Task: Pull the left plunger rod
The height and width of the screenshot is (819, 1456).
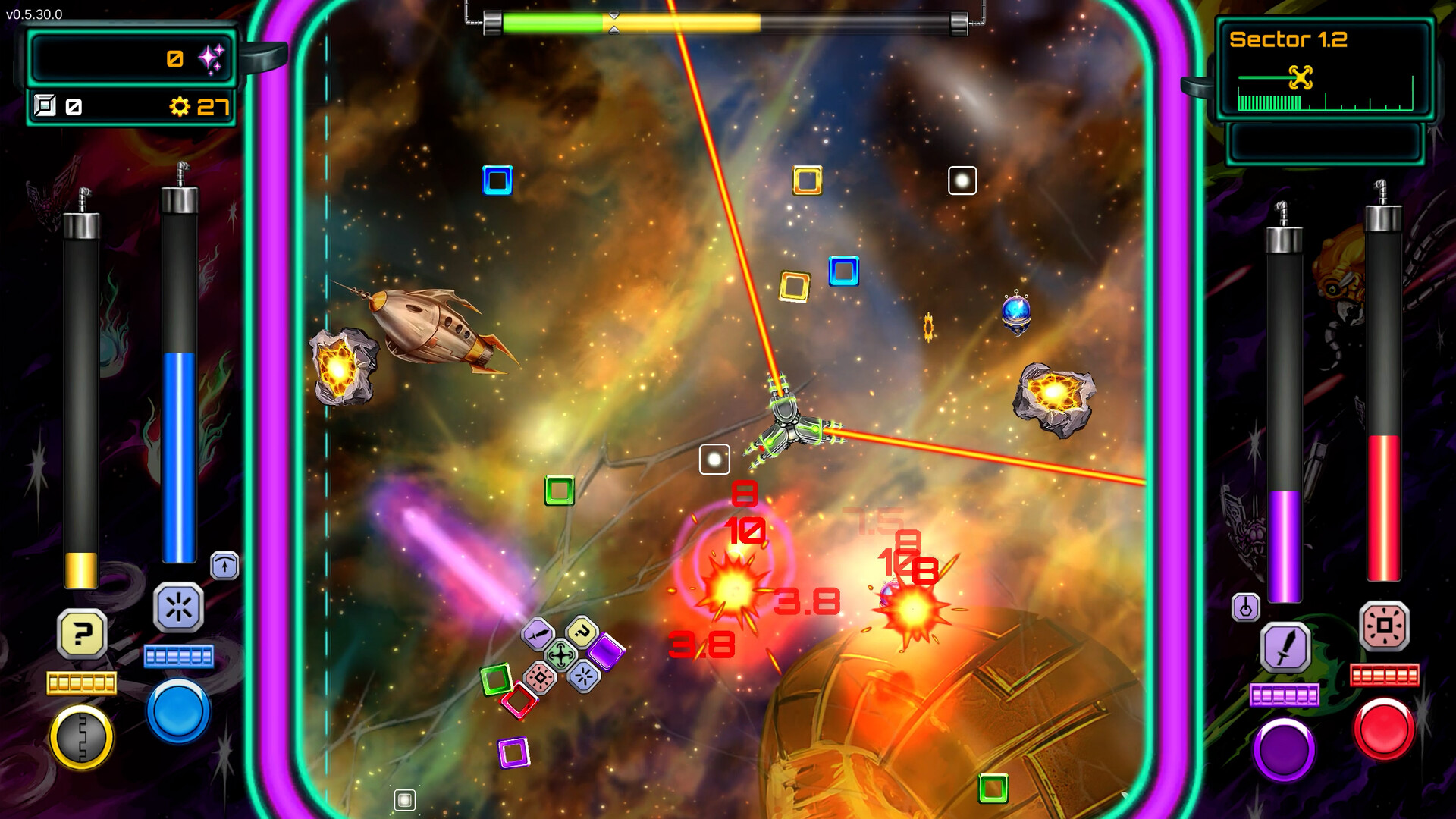Action: click(83, 379)
